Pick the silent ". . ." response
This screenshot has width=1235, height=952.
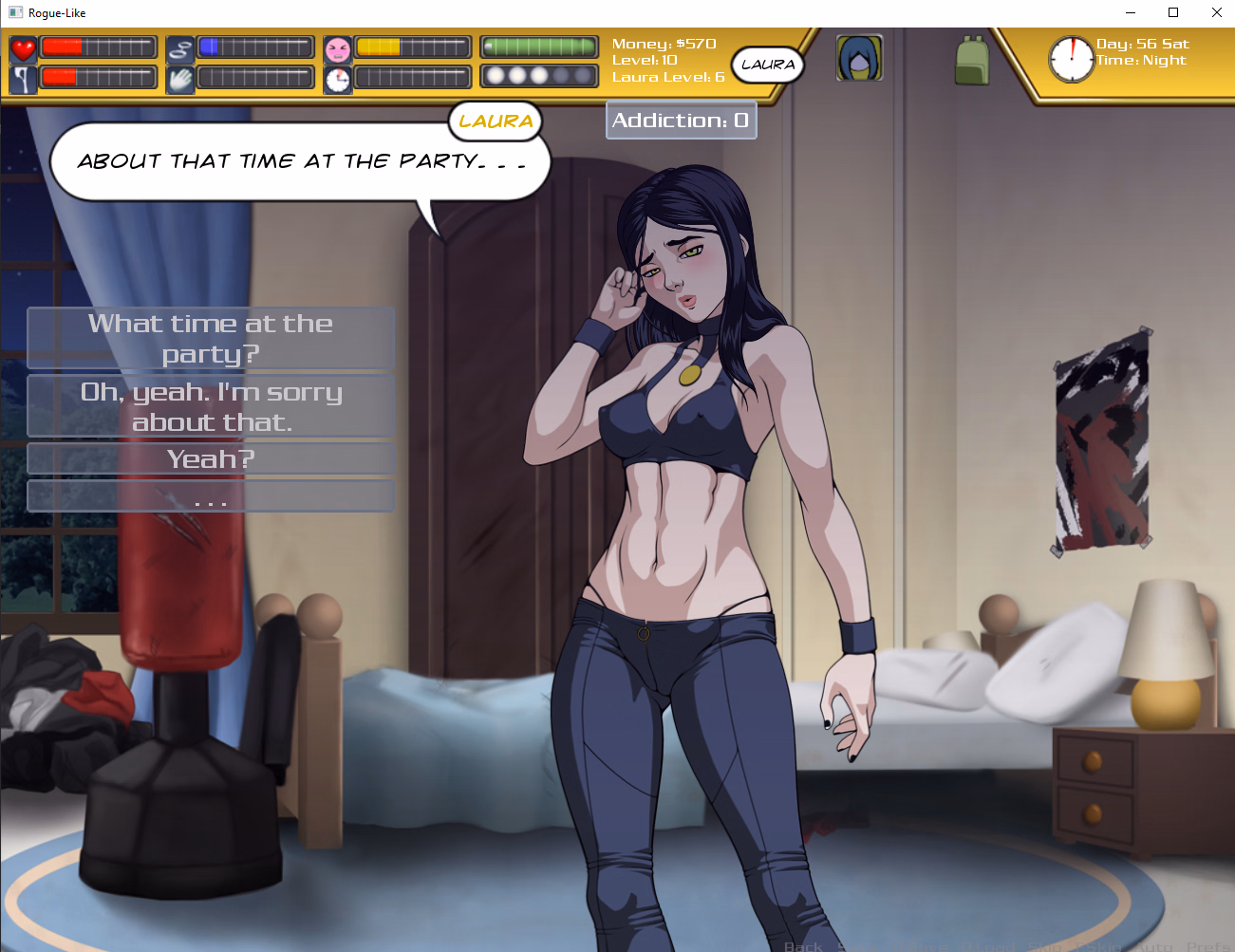coord(211,496)
